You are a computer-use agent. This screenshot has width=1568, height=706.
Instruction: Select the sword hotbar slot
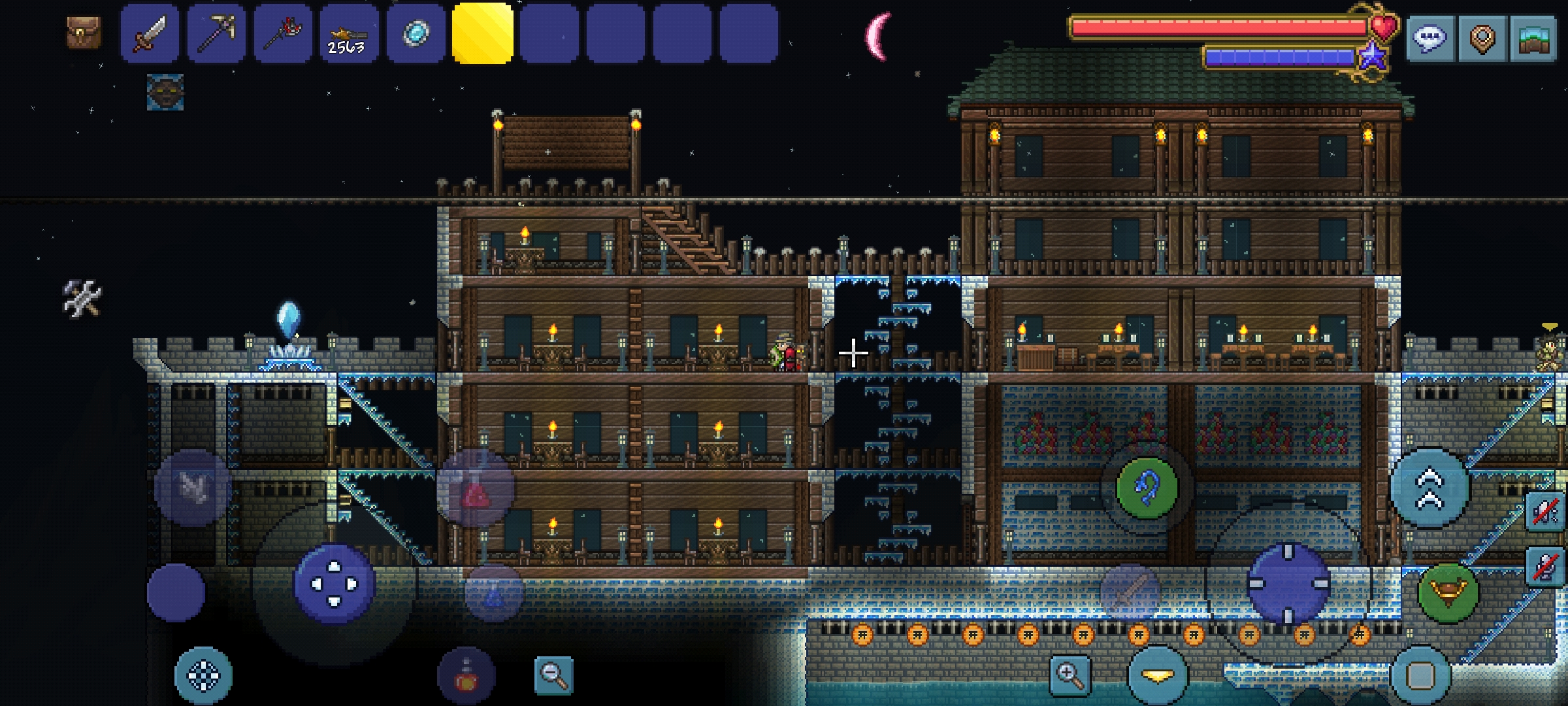pos(150,33)
